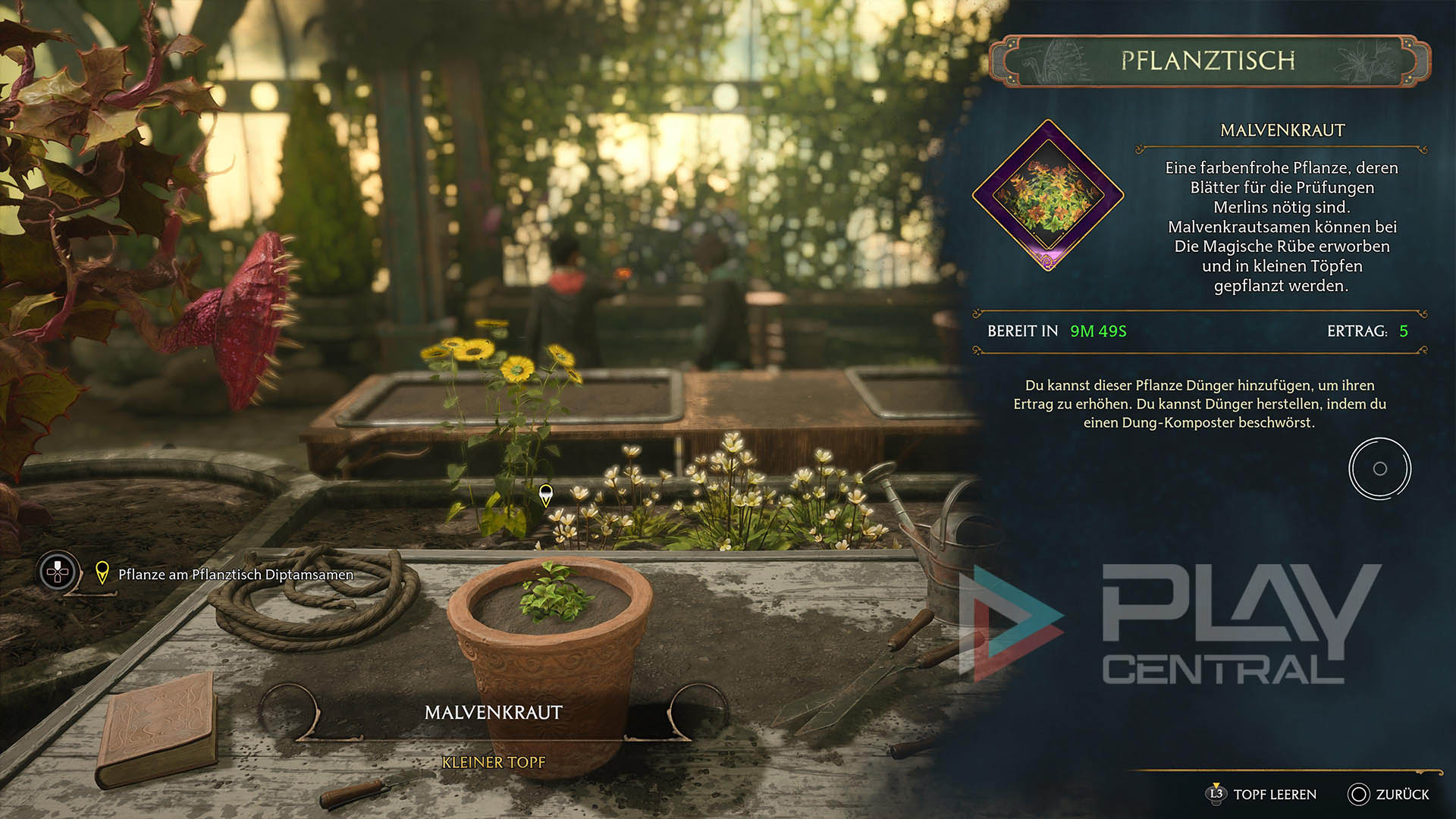
Task: Select the Malvenkraut plant icon
Action: (1048, 195)
